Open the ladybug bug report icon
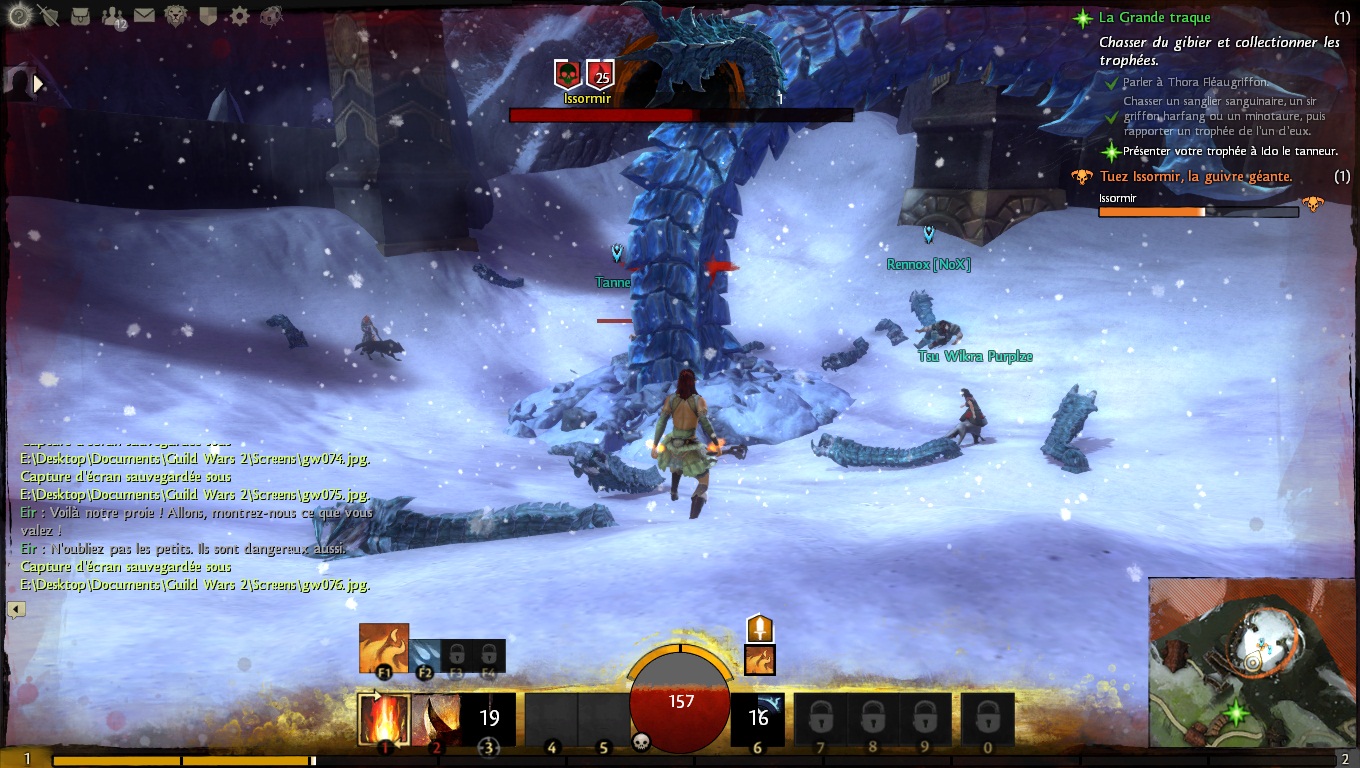This screenshot has width=1360, height=768. pyautogui.click(x=271, y=15)
